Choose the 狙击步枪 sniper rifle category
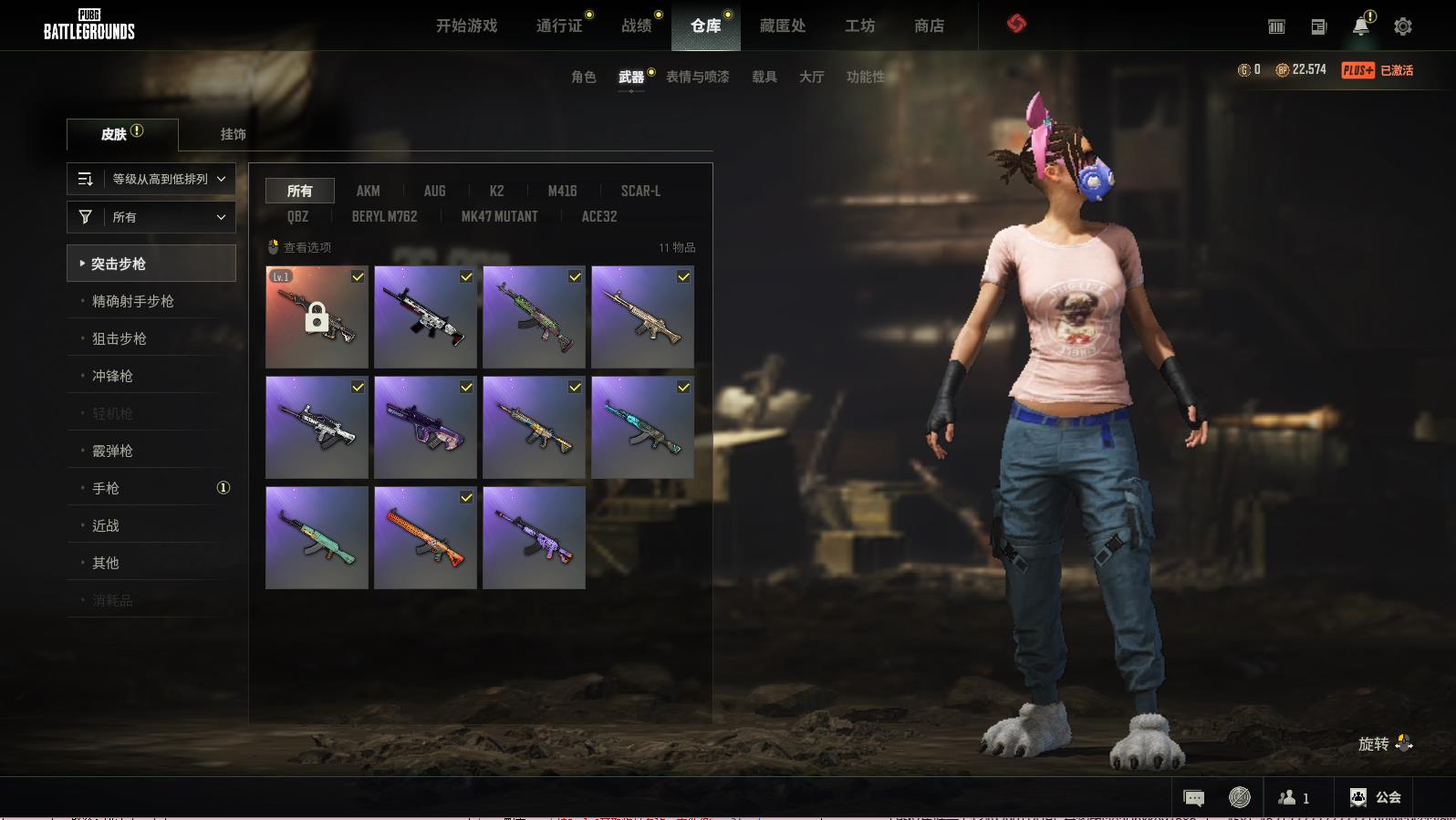 (120, 338)
